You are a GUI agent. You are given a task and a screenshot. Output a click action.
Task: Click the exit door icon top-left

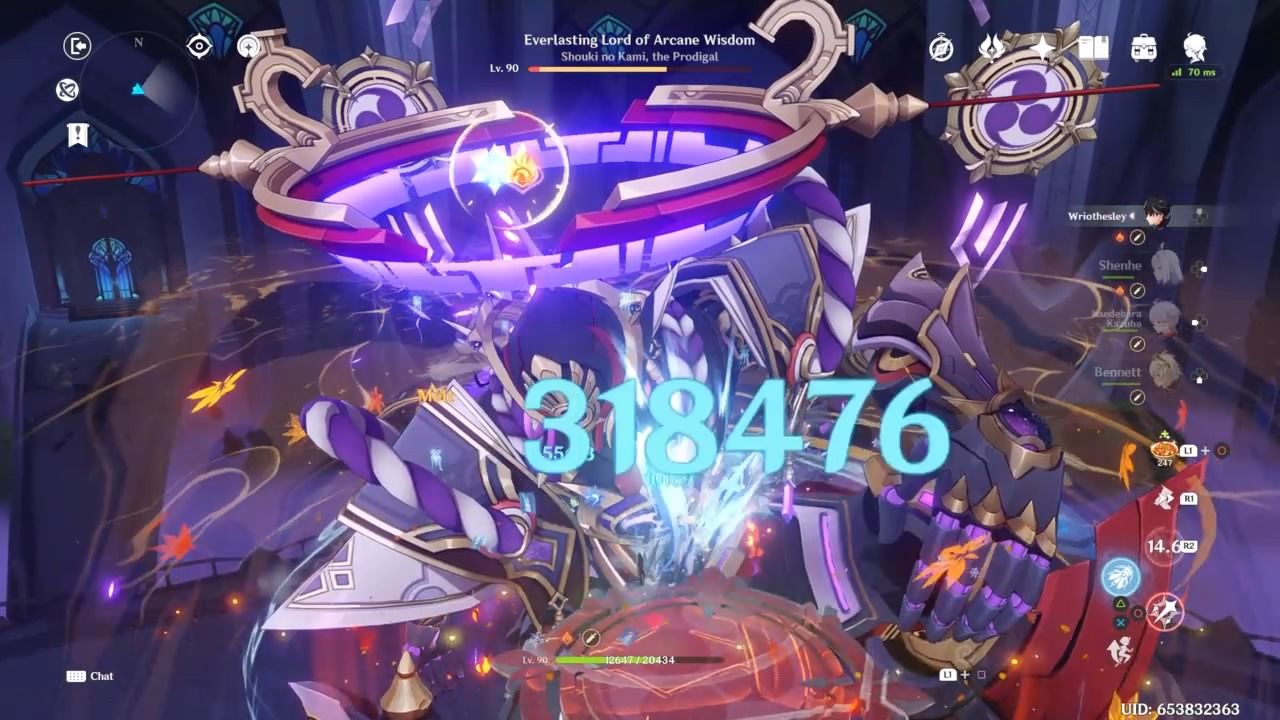click(x=76, y=46)
